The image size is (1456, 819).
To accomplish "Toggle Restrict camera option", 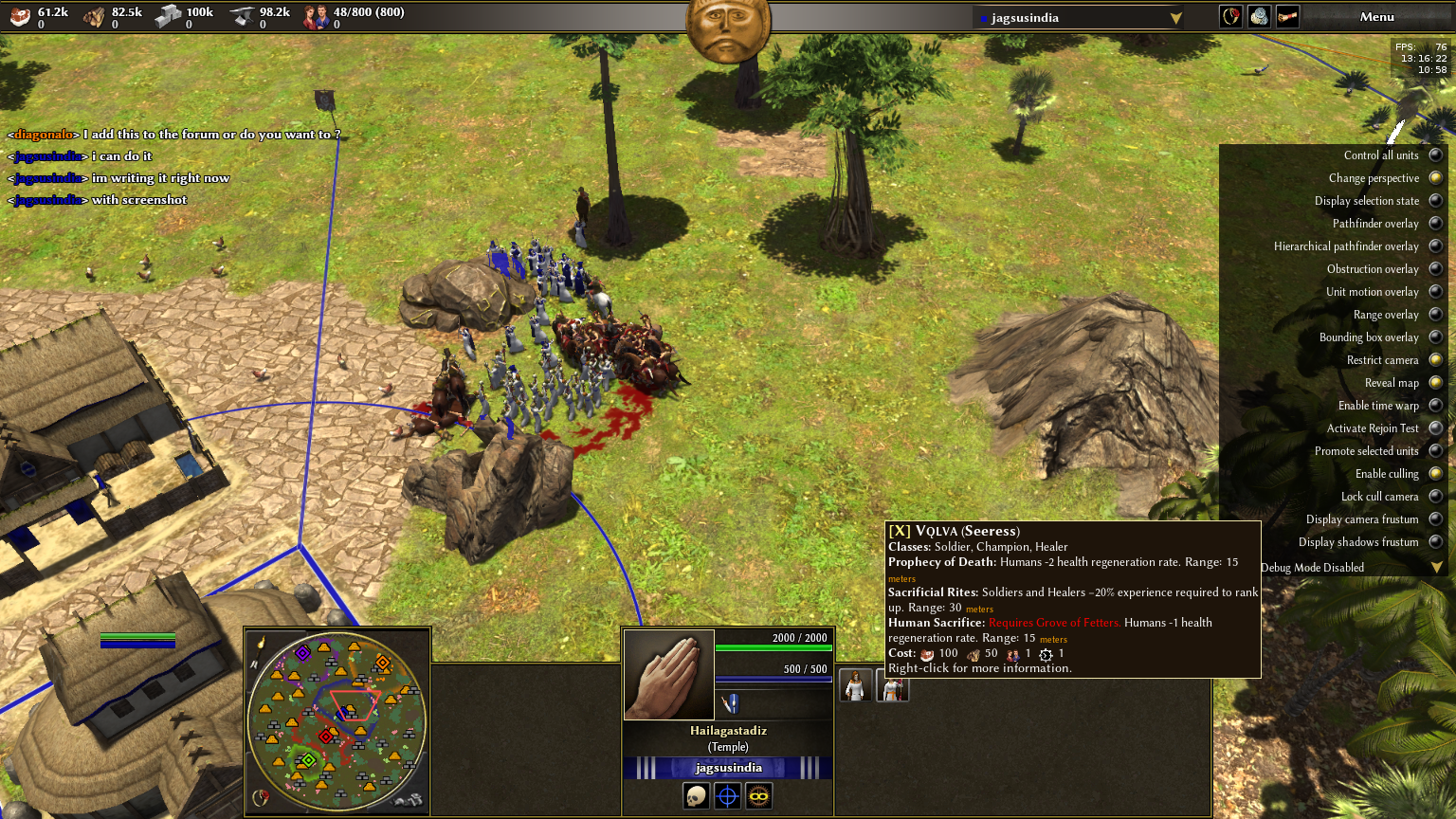I will tap(1435, 360).
